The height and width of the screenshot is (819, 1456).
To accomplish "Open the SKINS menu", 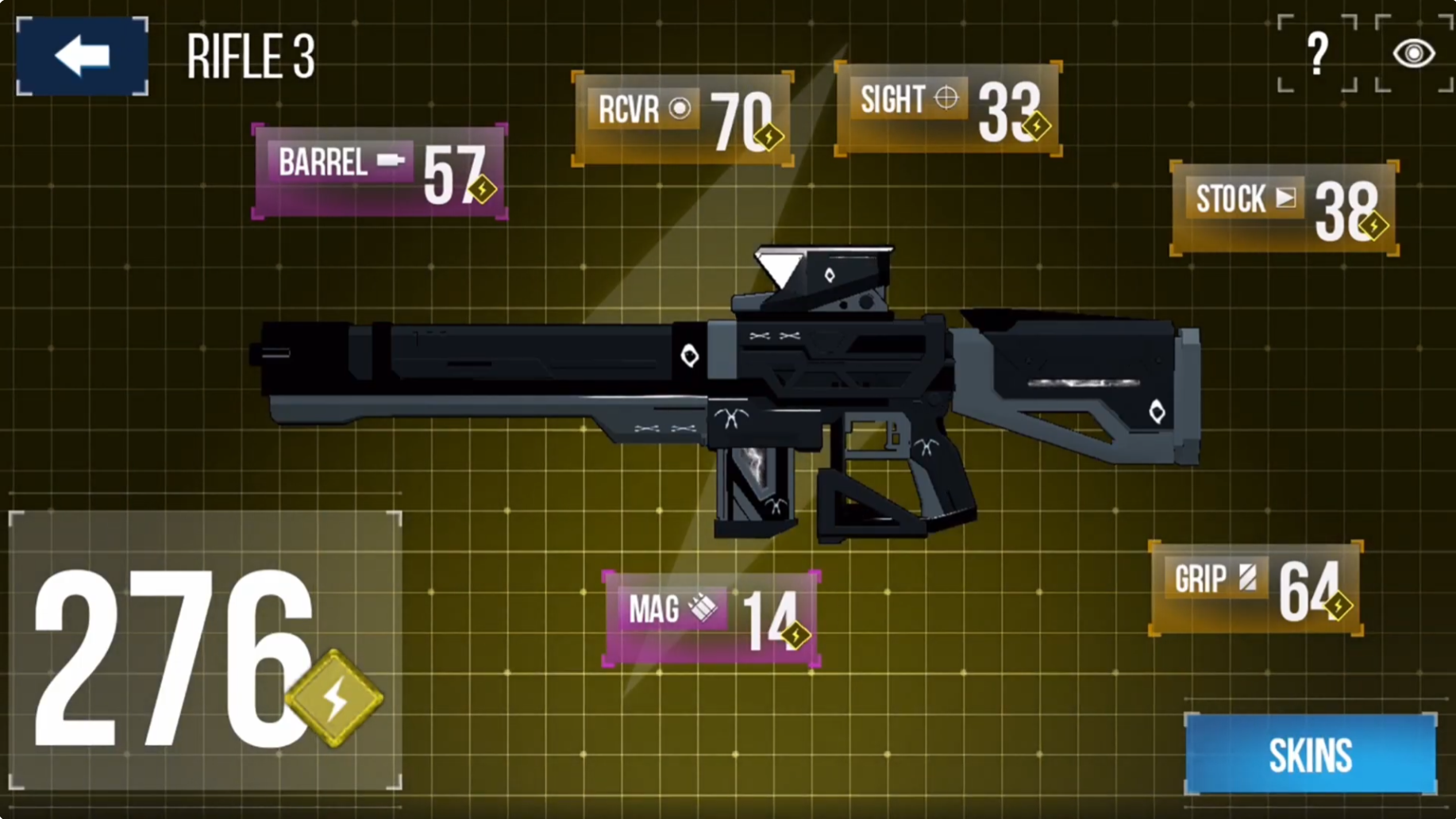I will click(1310, 754).
